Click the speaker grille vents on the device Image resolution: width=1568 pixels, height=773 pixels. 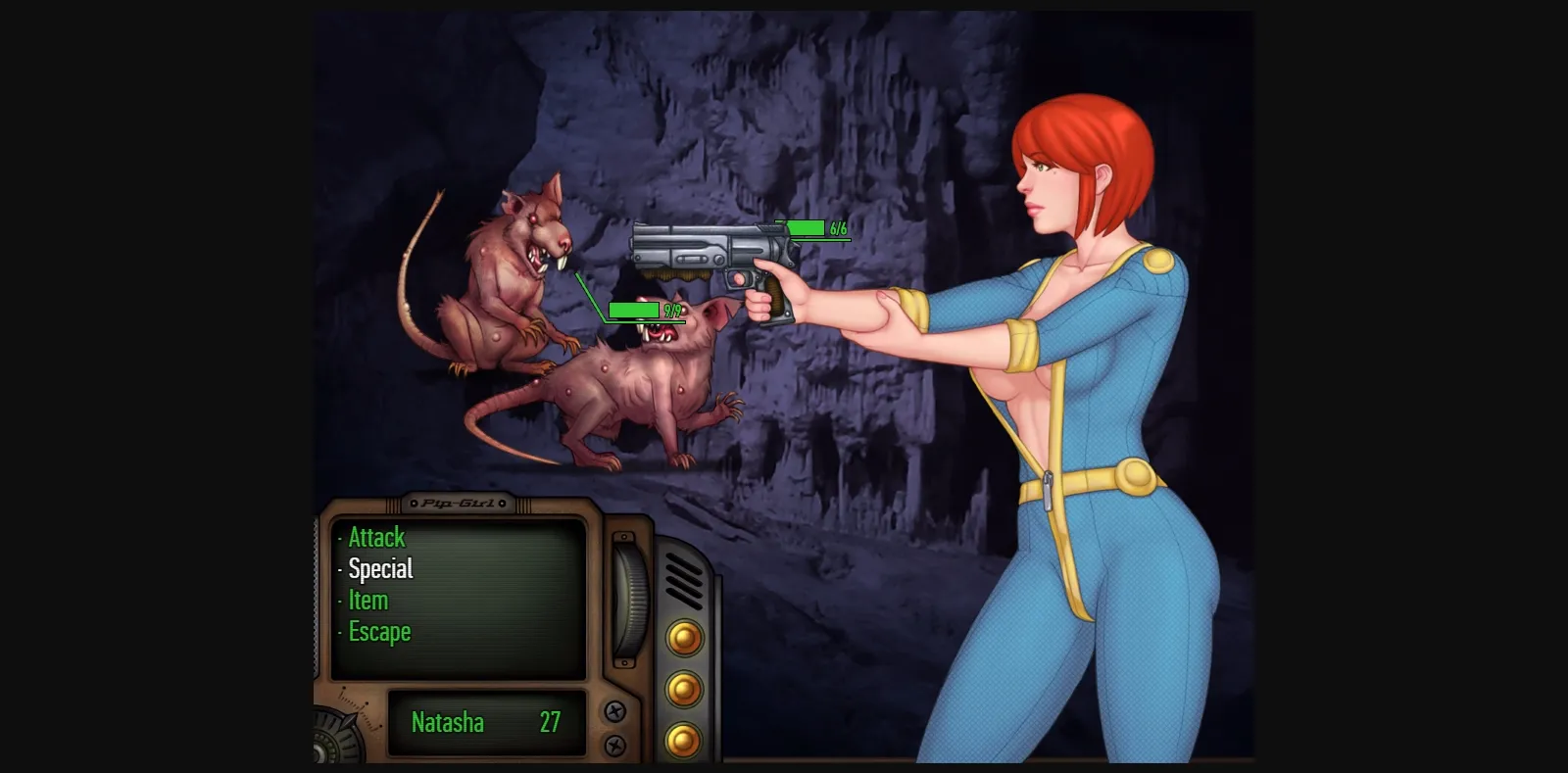(x=682, y=578)
